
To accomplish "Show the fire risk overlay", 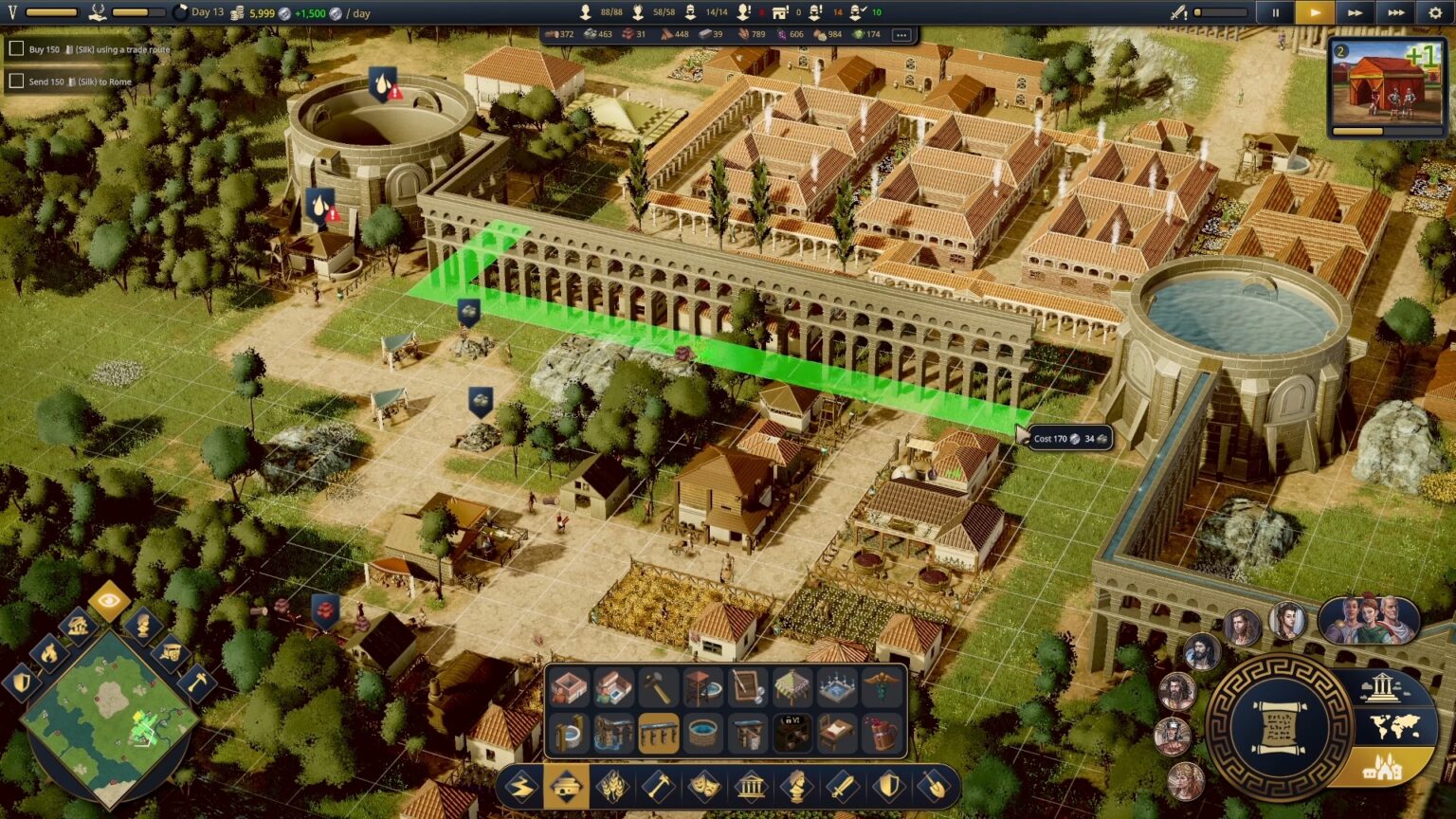I will [x=49, y=652].
